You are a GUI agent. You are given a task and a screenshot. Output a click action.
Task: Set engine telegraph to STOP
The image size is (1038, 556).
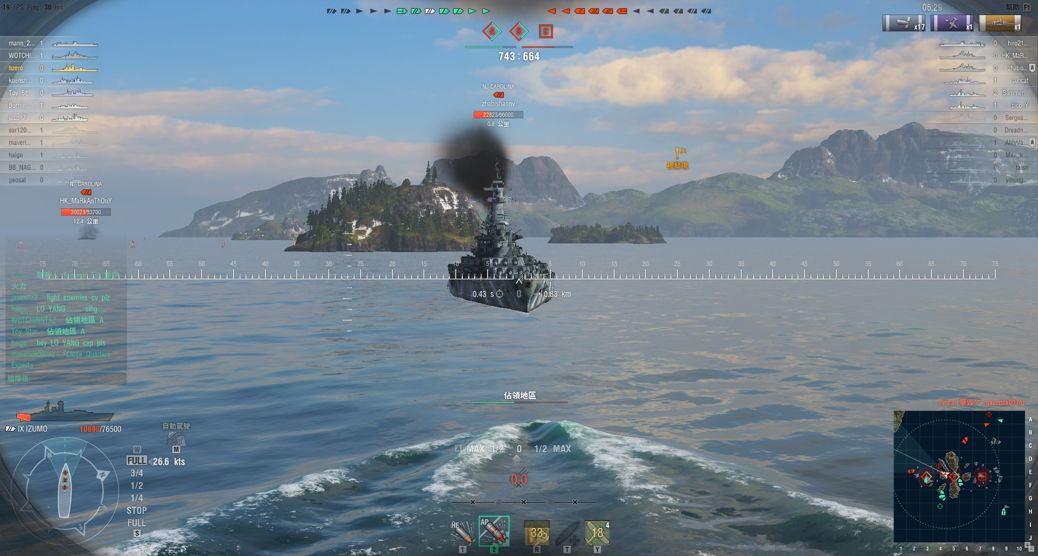[x=136, y=510]
